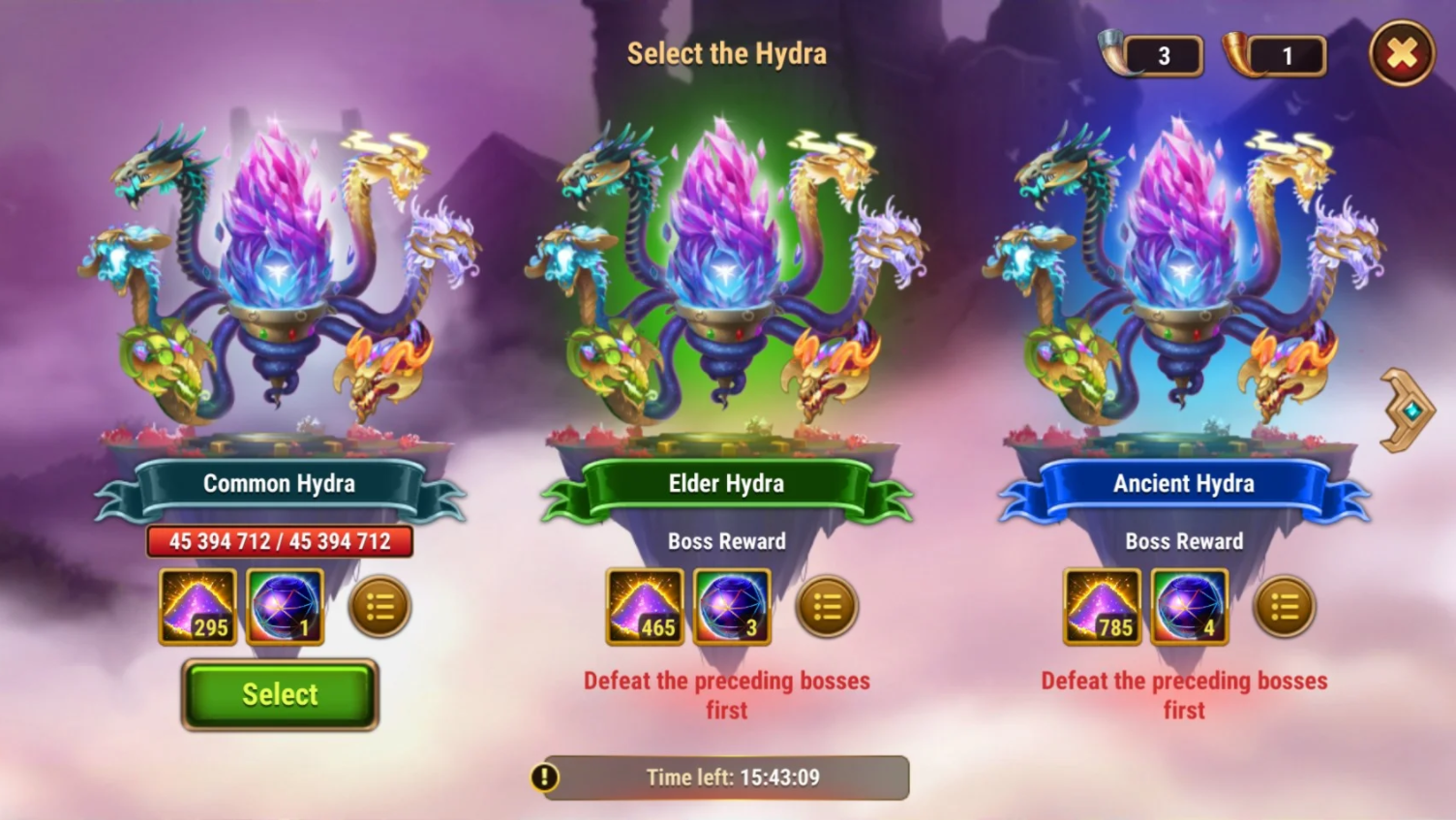Check the Ancient Hydra 785 dust reward
Image resolution: width=1456 pixels, height=820 pixels.
[1102, 607]
